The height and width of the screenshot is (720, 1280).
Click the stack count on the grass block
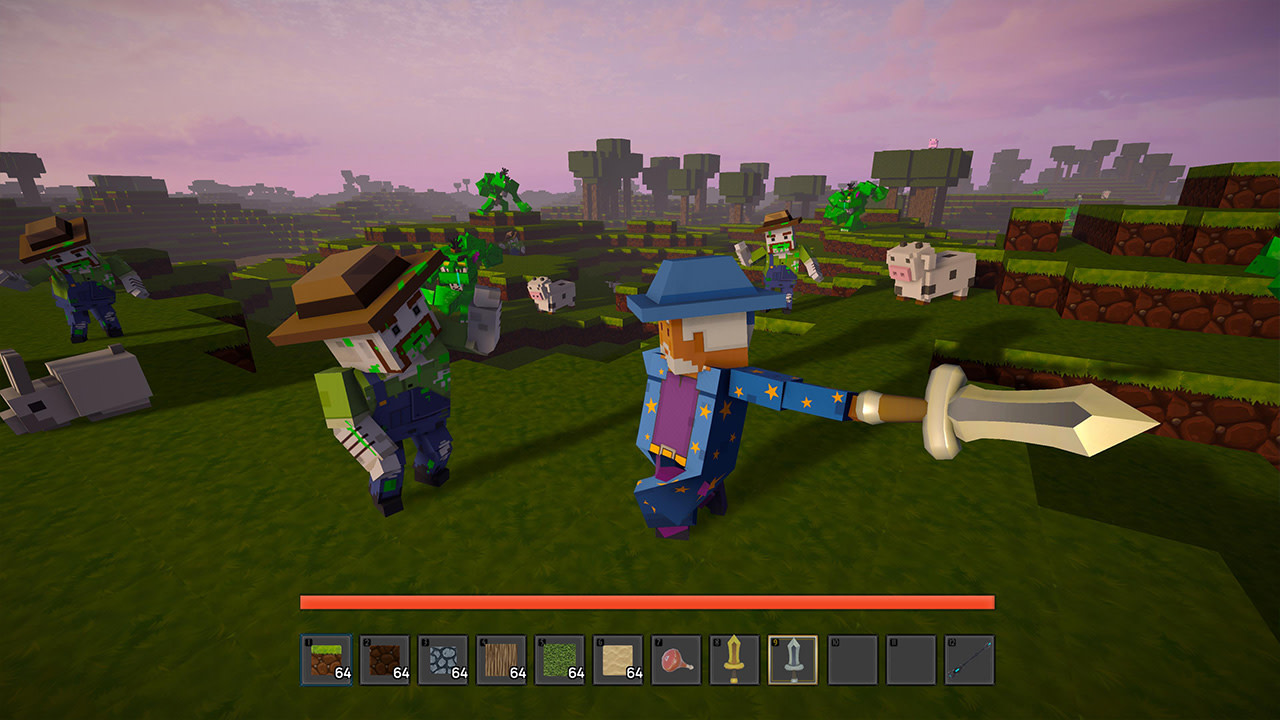coord(342,671)
